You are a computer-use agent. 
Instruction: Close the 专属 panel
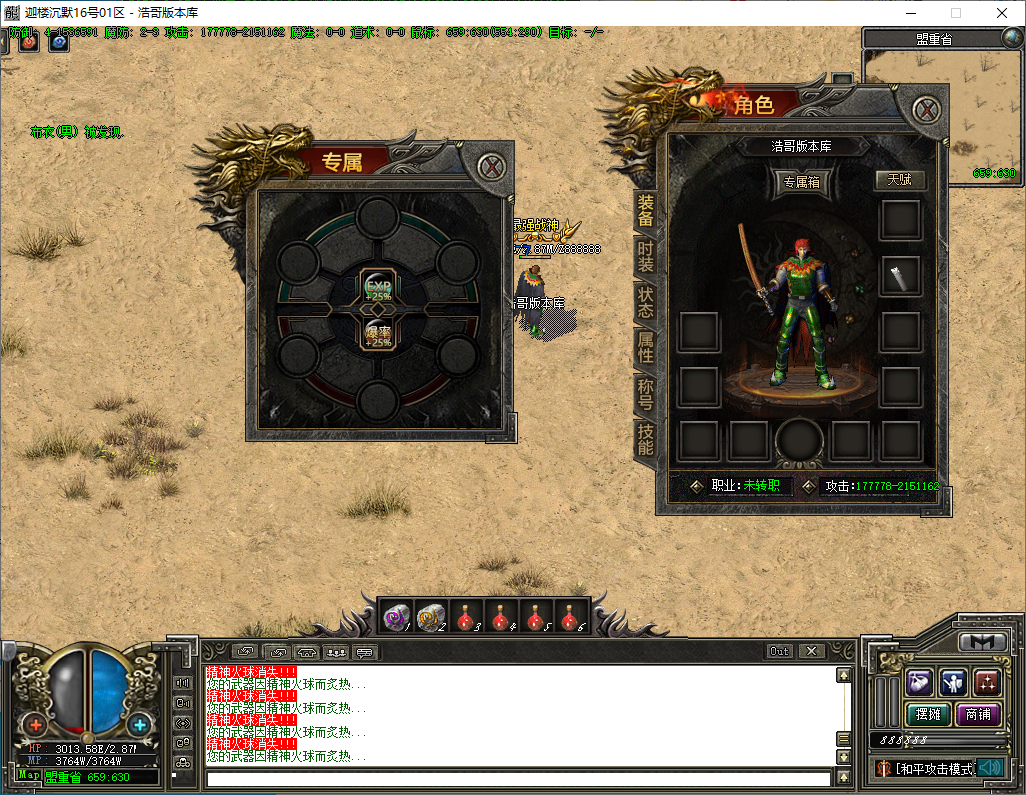(x=491, y=167)
